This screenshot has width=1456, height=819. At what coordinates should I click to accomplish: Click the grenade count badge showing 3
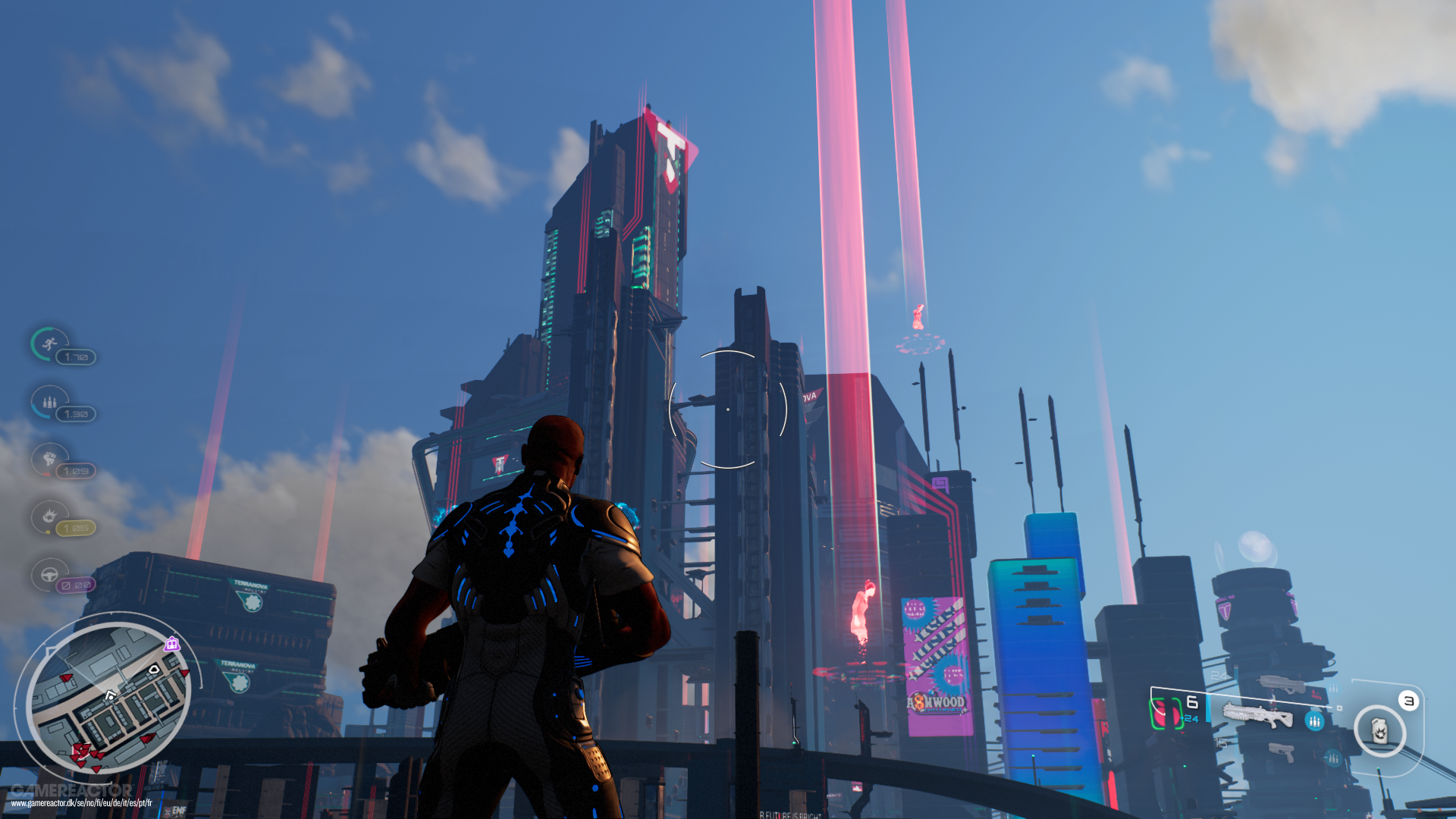(x=1408, y=701)
